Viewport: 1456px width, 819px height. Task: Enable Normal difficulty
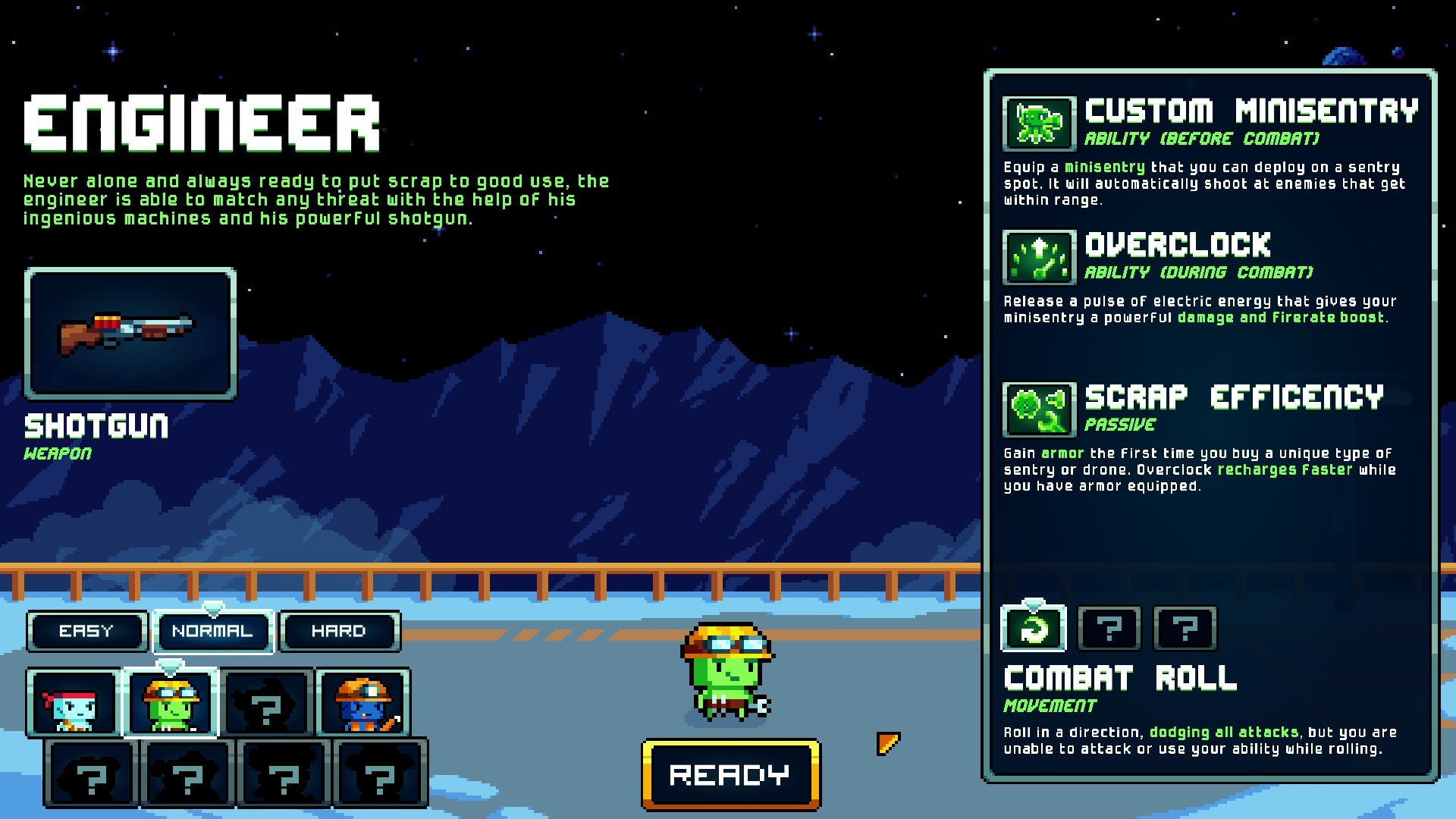tap(213, 630)
